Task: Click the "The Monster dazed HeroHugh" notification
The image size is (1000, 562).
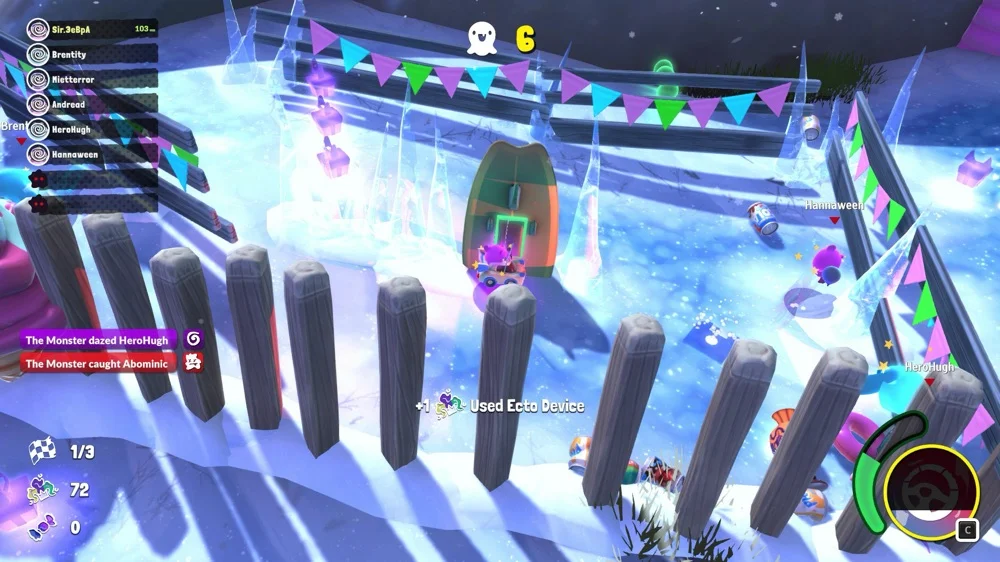Action: point(98,340)
